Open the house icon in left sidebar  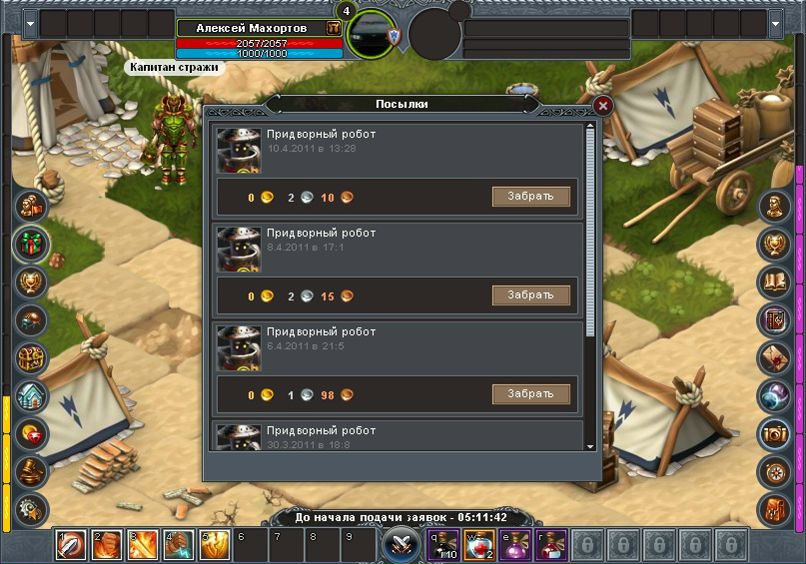point(31,396)
